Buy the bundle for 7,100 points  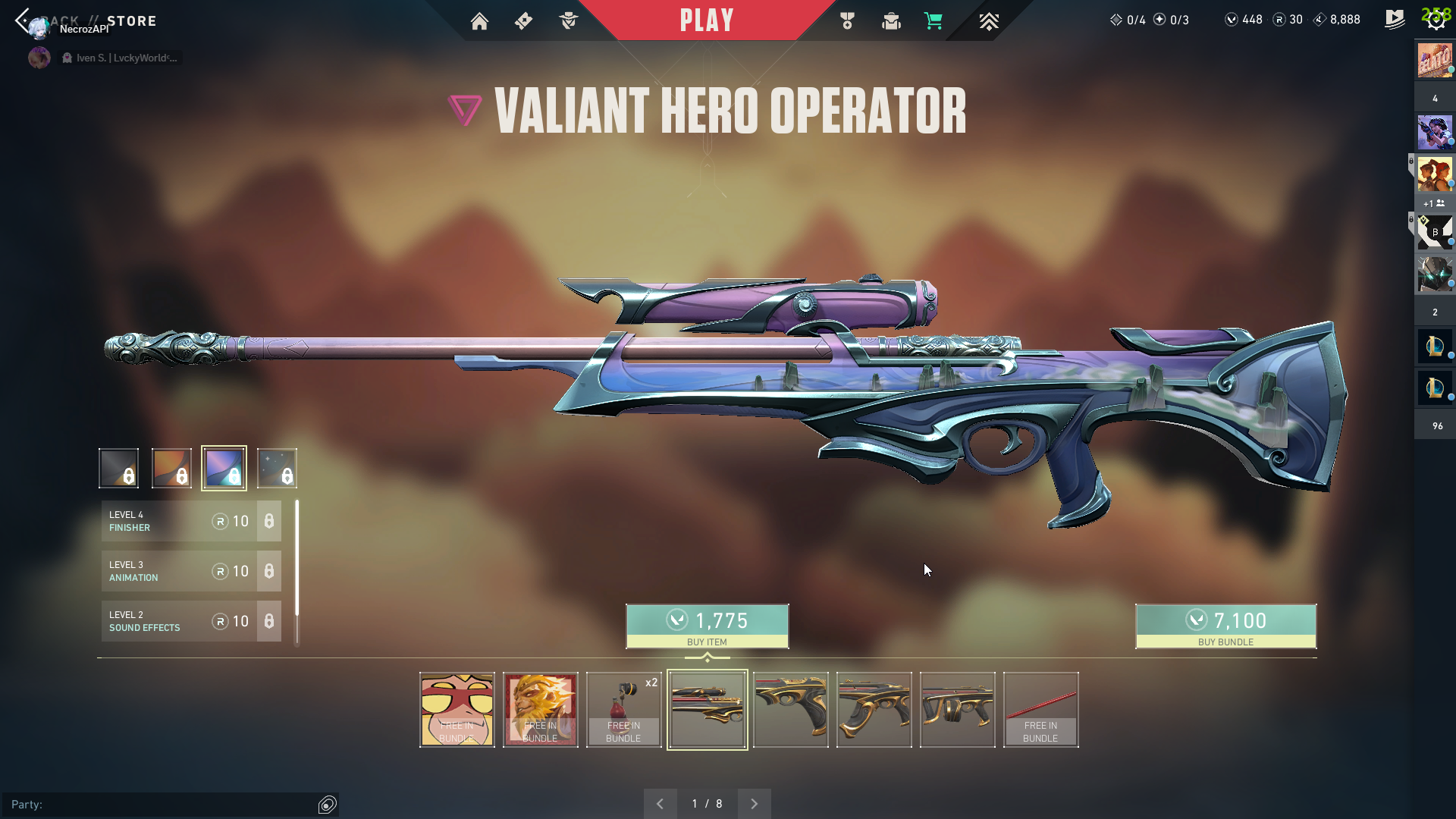coord(1225,626)
